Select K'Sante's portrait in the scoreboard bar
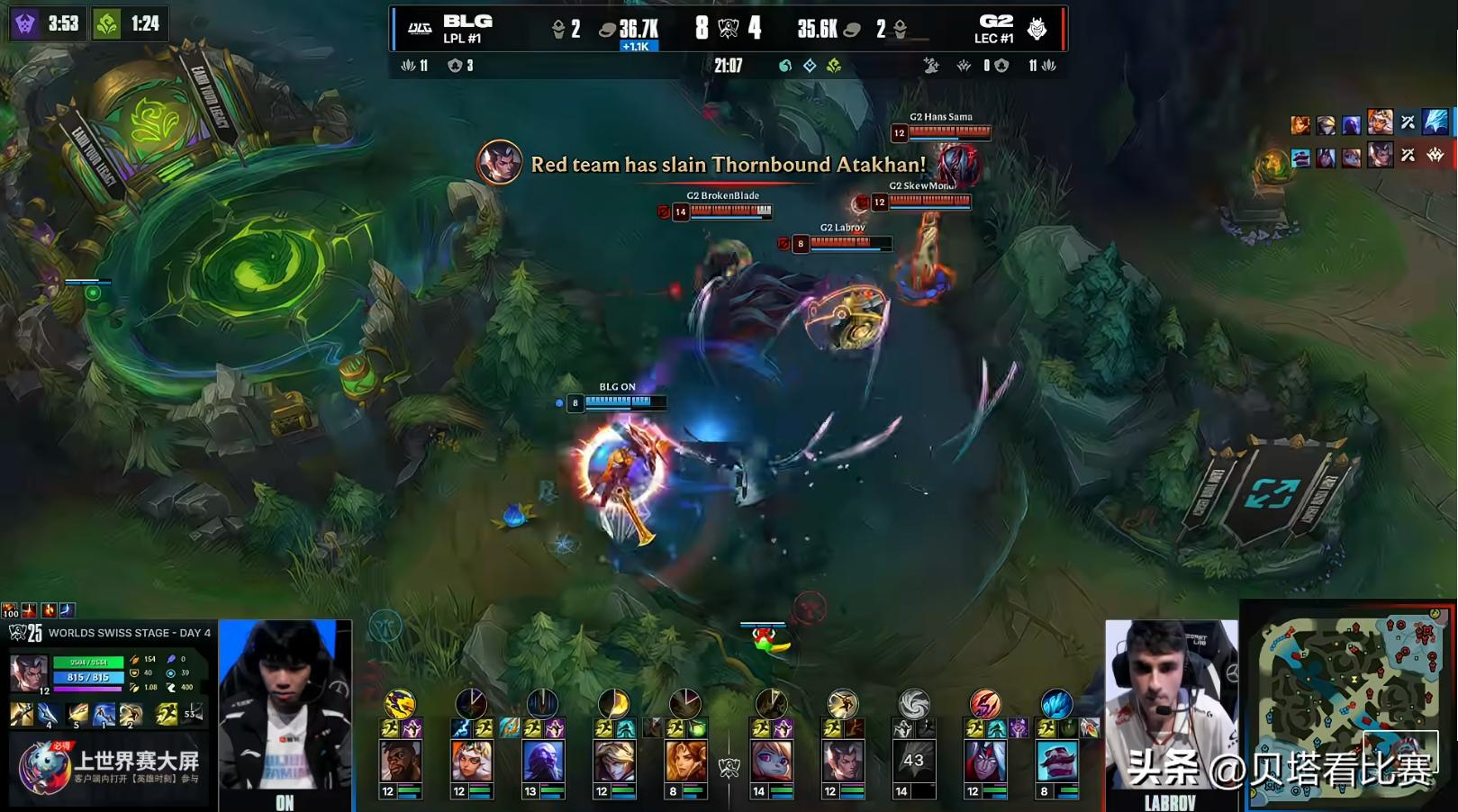 pos(400,762)
